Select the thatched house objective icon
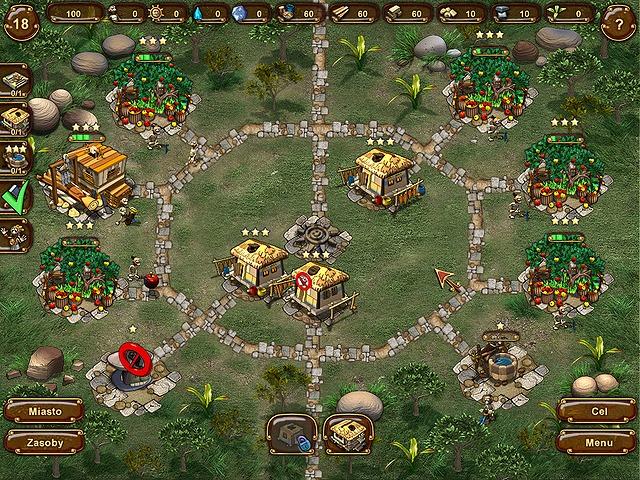640x480 pixels. (x=15, y=119)
